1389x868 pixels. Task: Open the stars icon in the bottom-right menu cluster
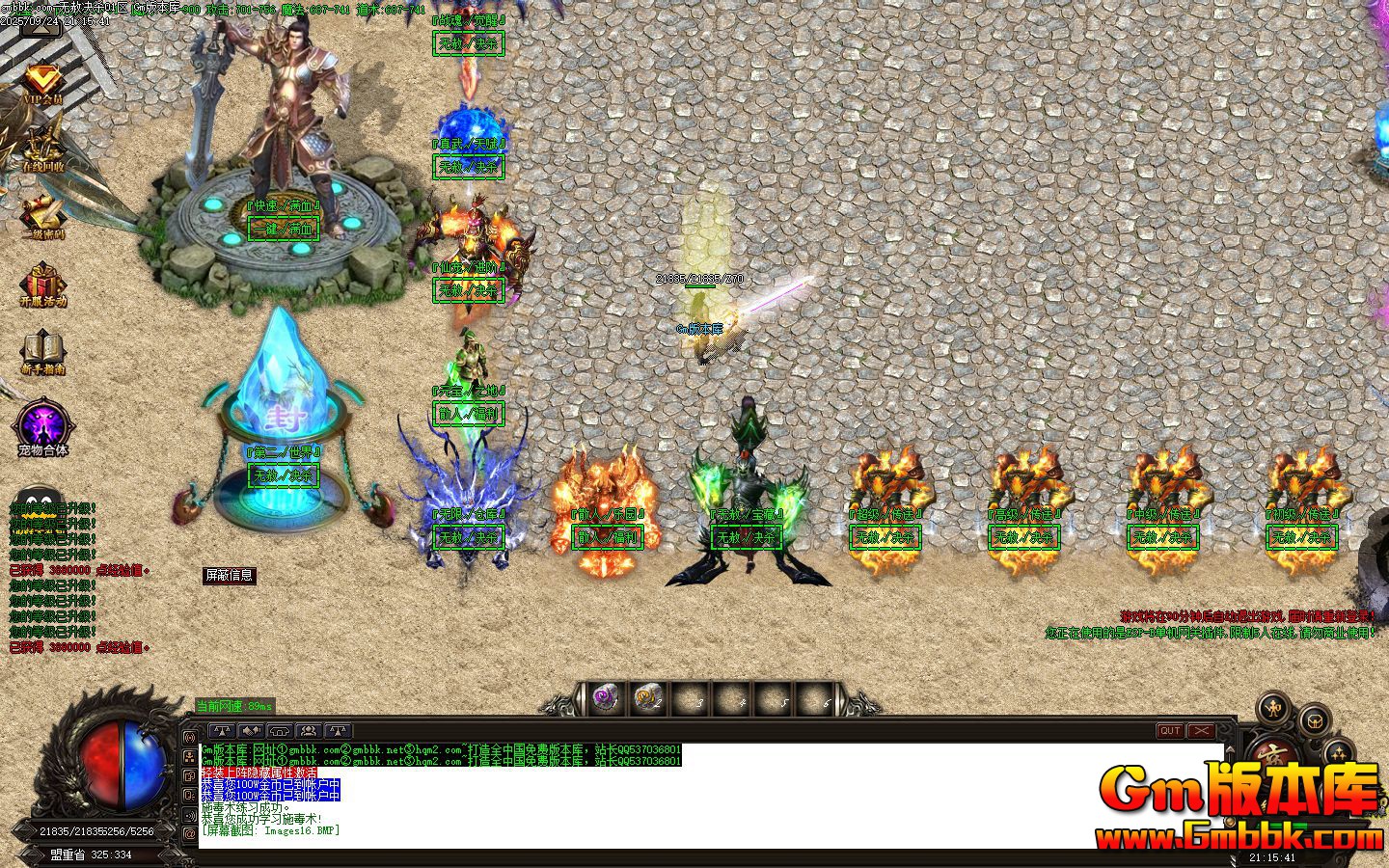coord(1338,751)
